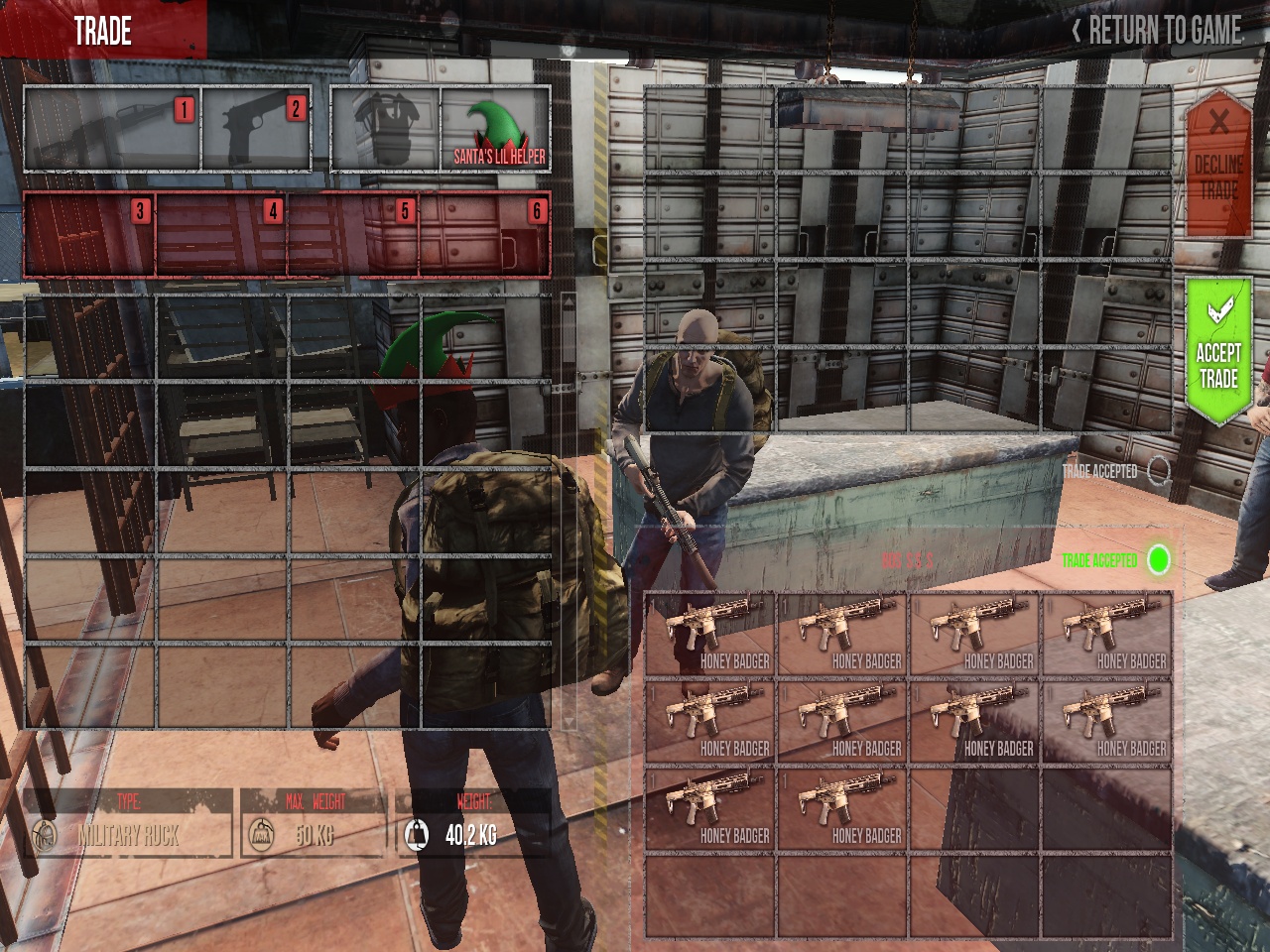The image size is (1270, 952).
Task: Return to game
Action: 1157,31
